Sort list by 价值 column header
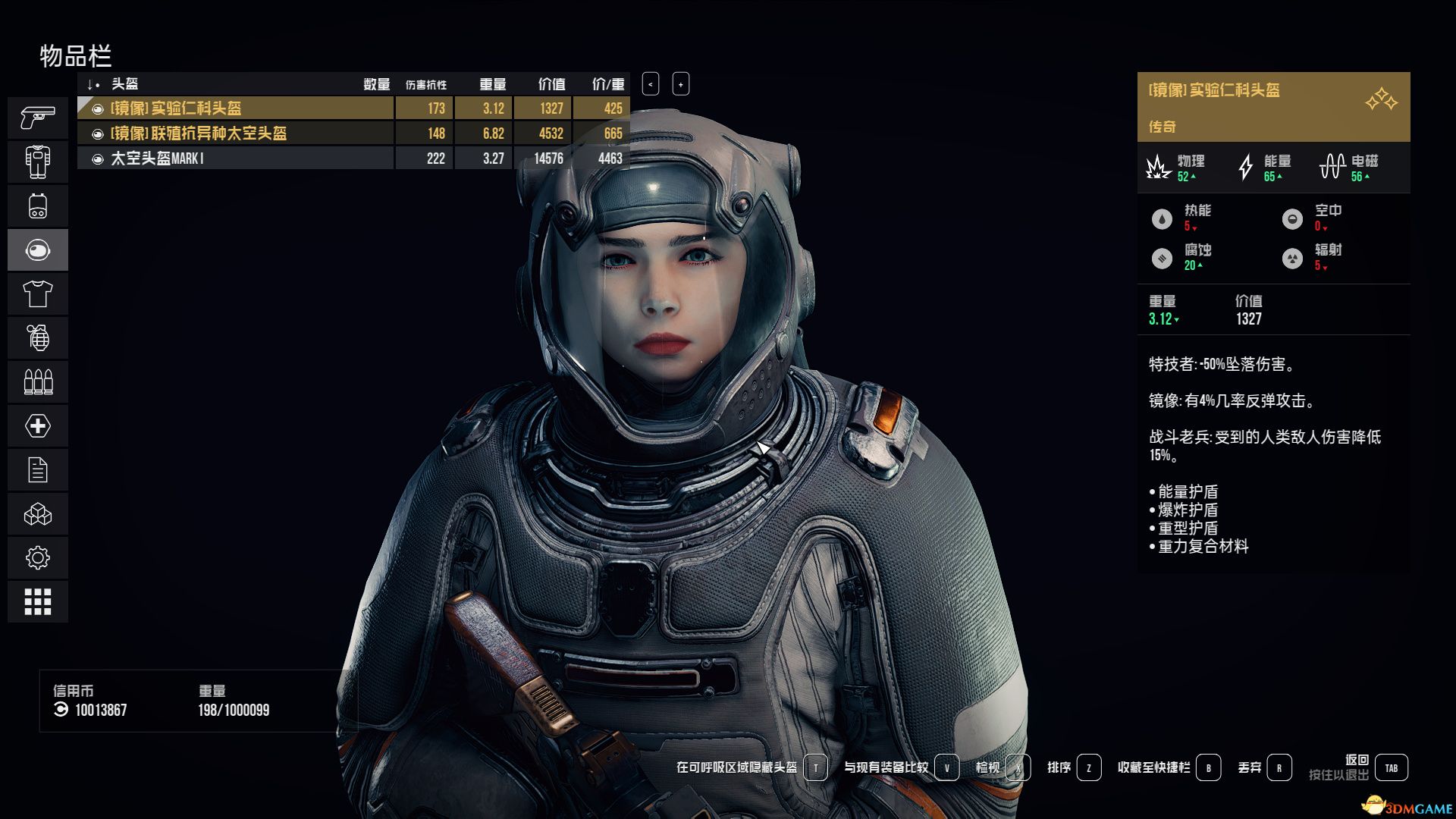Screen dimensions: 1456x819 [551, 84]
